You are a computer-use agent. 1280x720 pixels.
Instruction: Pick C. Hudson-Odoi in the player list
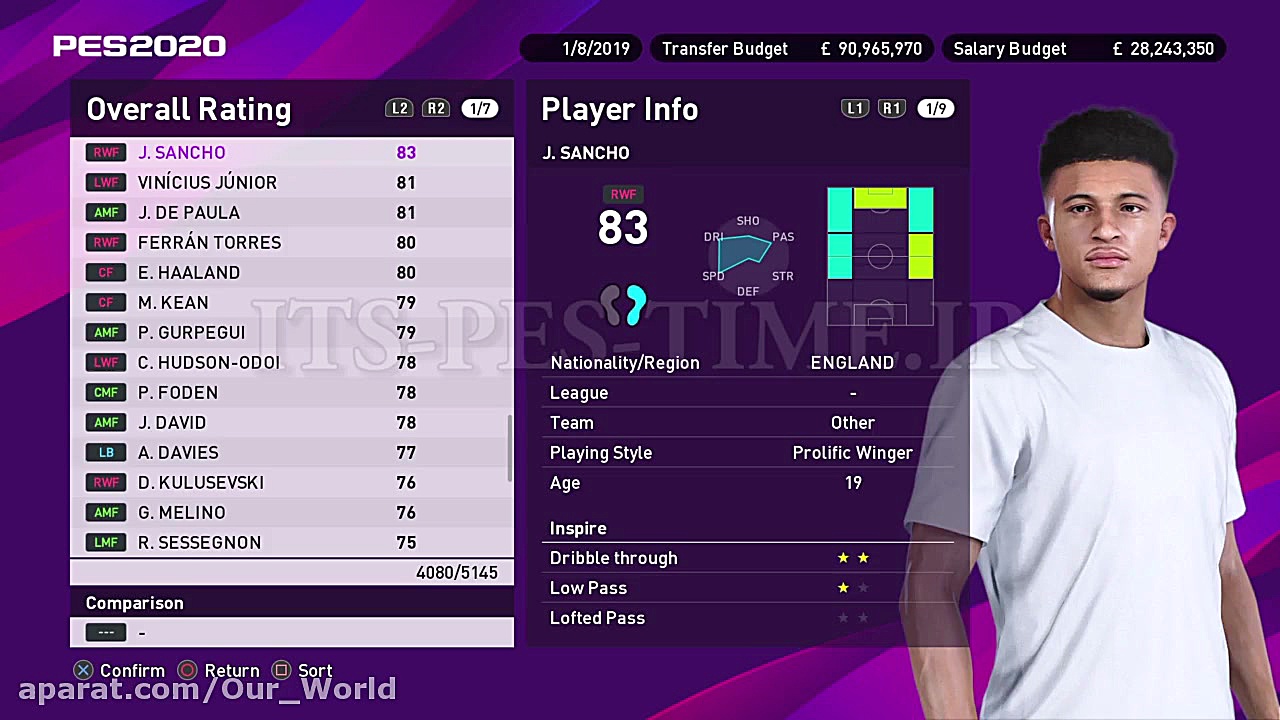[x=290, y=362]
